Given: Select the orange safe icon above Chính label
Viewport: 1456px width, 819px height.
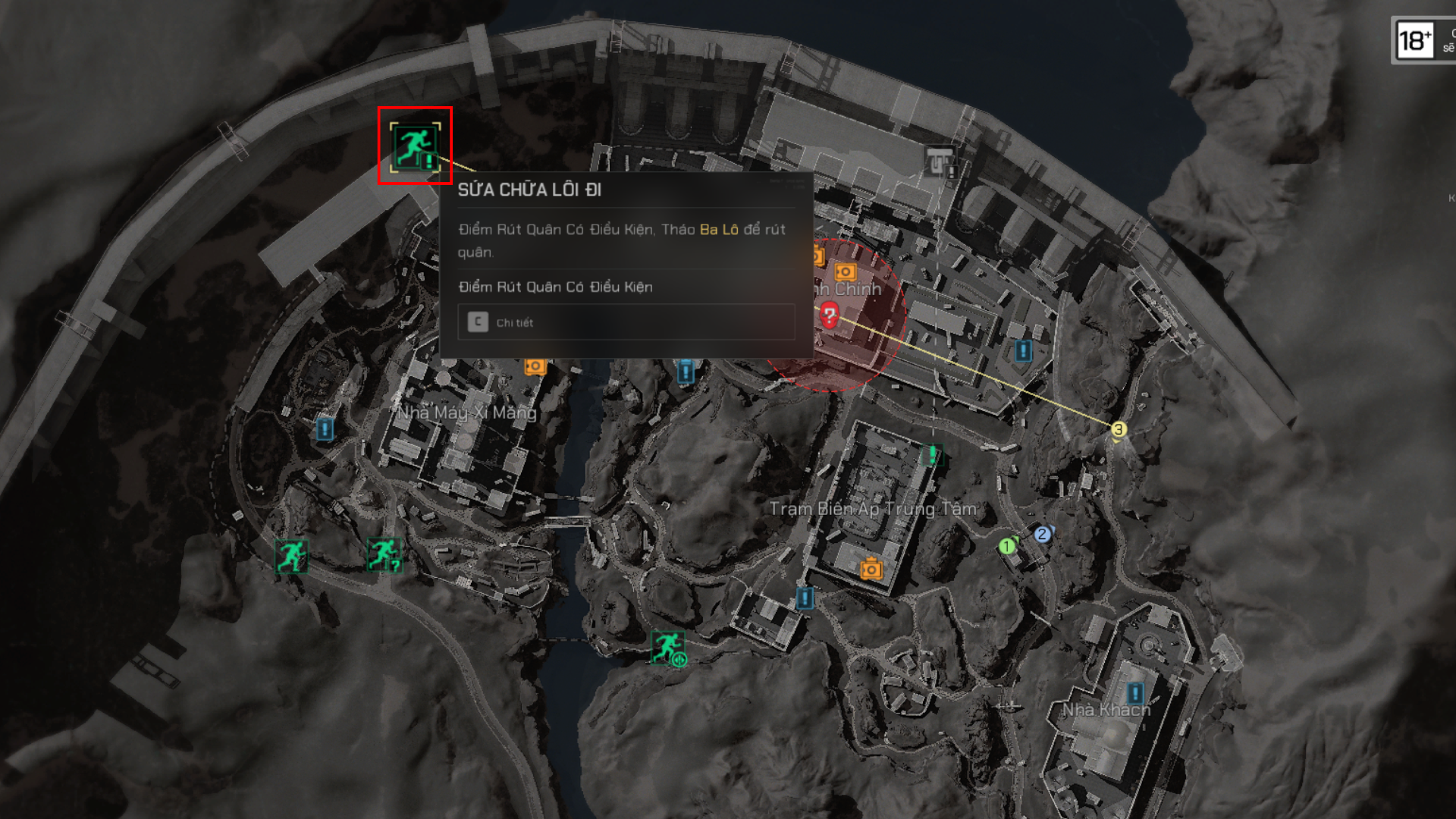Looking at the screenshot, I should (845, 271).
